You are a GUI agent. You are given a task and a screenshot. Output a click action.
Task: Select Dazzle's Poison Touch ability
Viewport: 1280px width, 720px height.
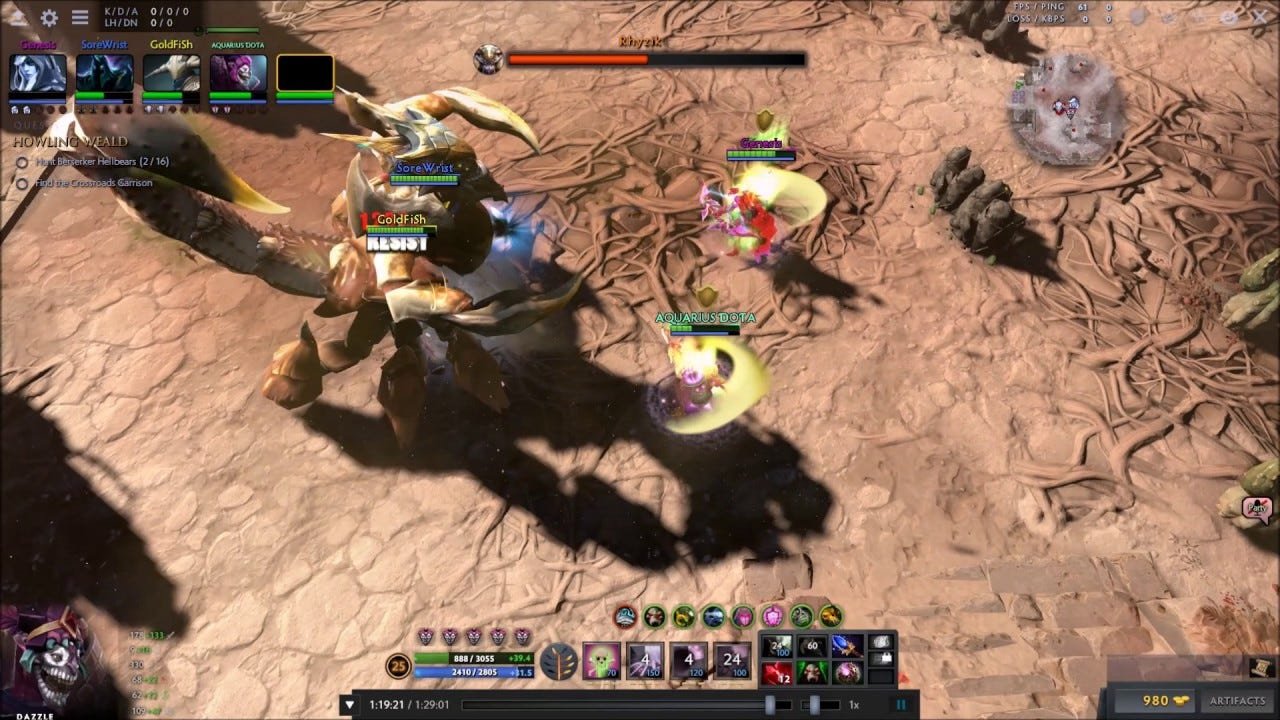tap(601, 660)
